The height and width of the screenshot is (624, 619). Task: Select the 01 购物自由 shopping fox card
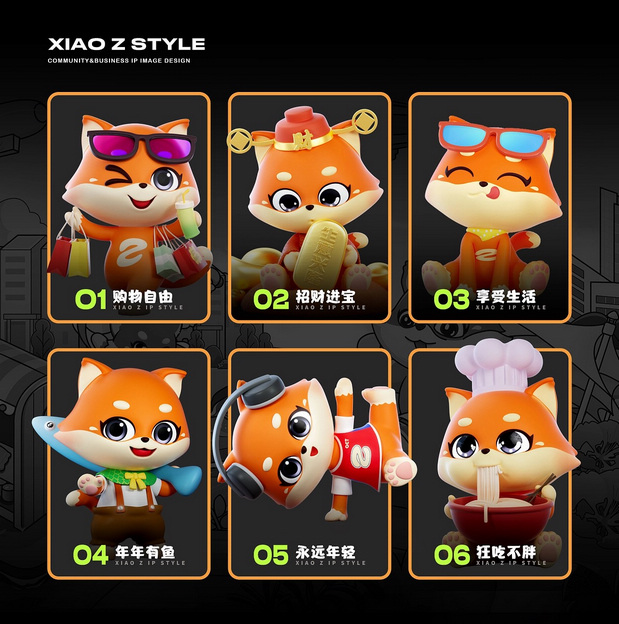[x=129, y=208]
